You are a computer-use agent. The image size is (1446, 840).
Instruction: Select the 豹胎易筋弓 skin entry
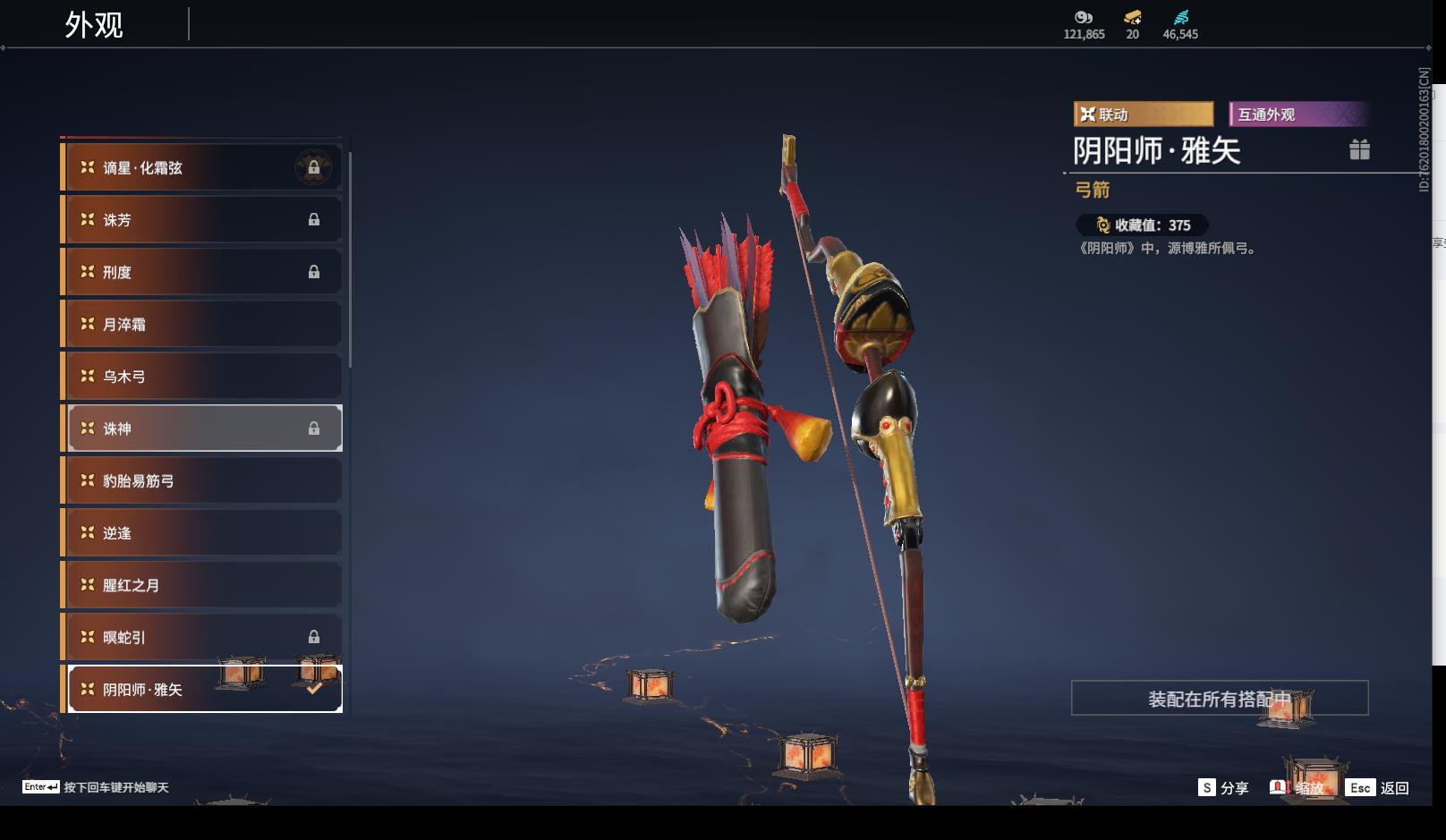(204, 480)
